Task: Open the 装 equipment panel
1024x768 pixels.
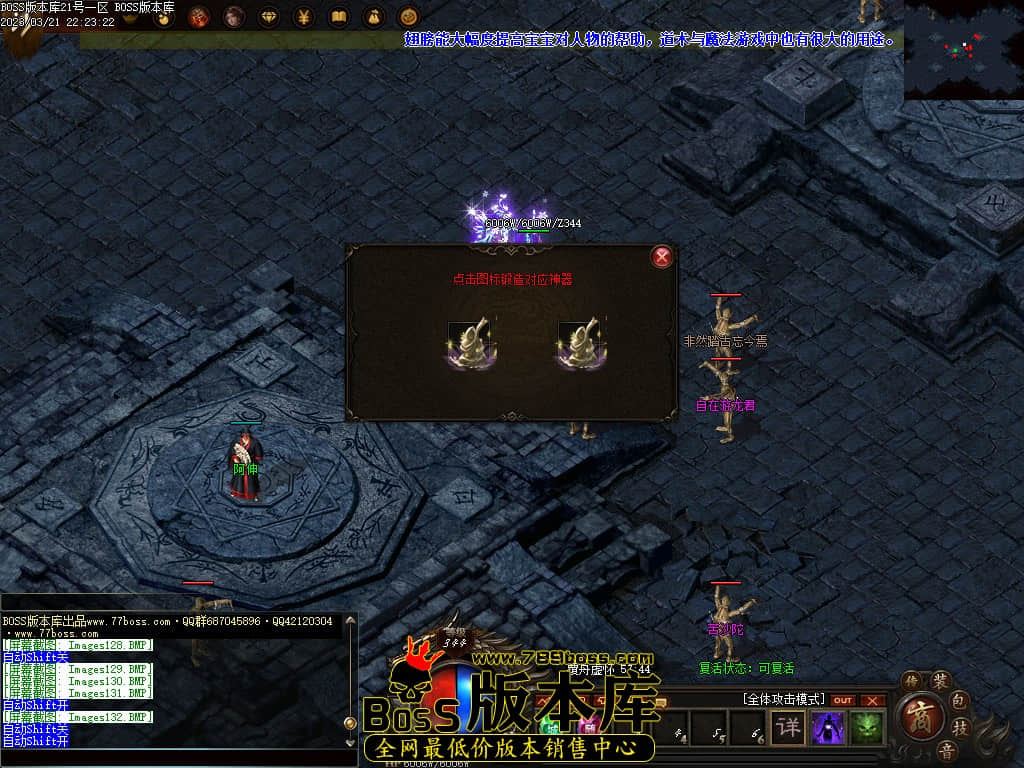Action: pyautogui.click(x=941, y=680)
